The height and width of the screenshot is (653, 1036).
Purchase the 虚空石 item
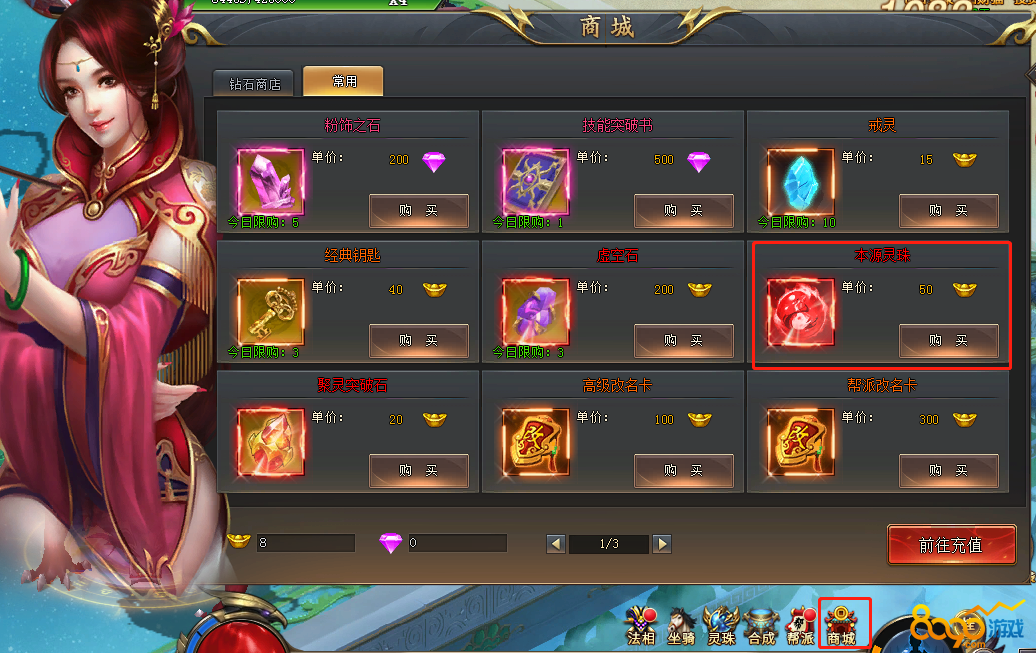tap(683, 341)
